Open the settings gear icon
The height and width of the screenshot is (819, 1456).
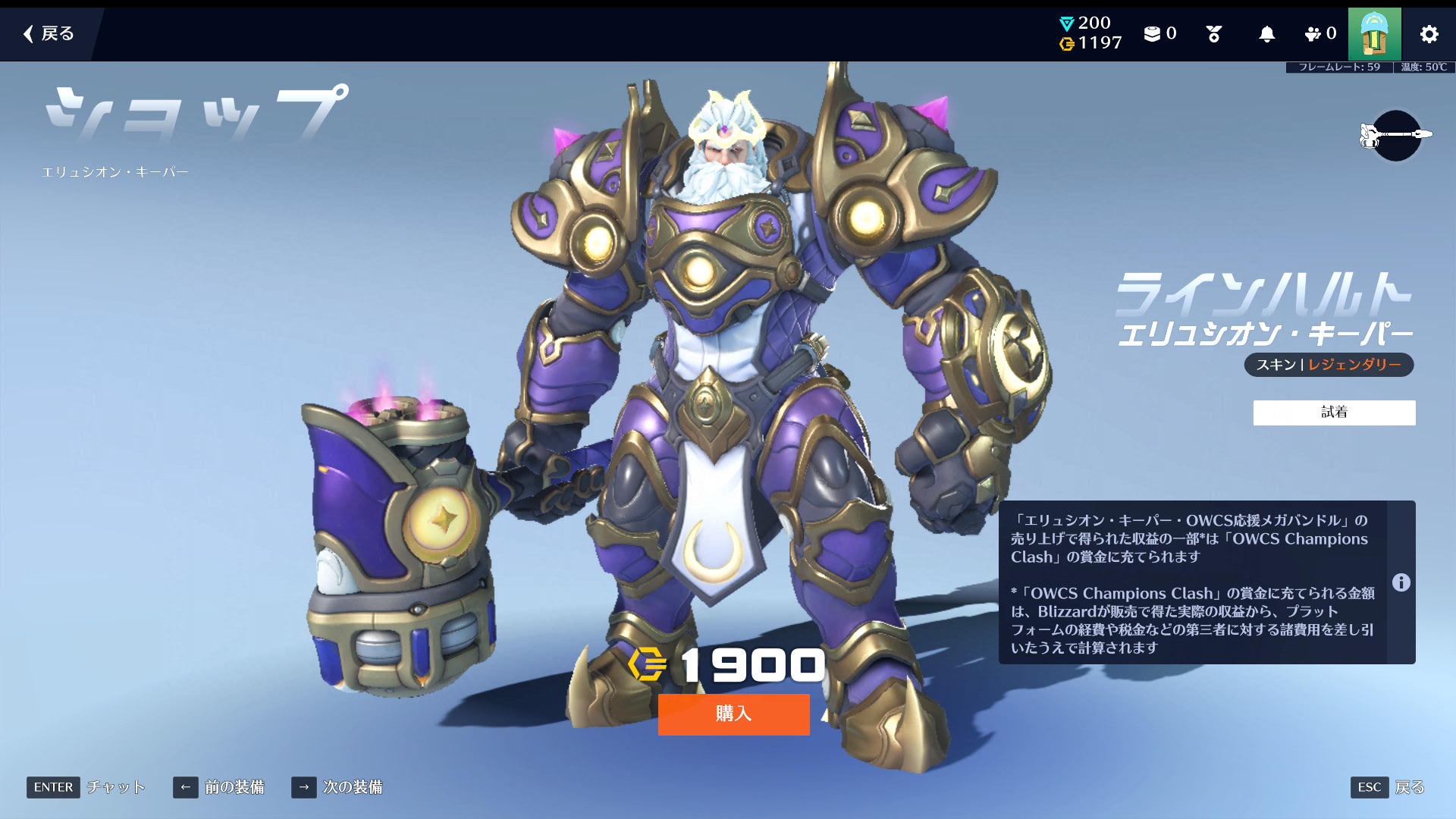(x=1429, y=34)
